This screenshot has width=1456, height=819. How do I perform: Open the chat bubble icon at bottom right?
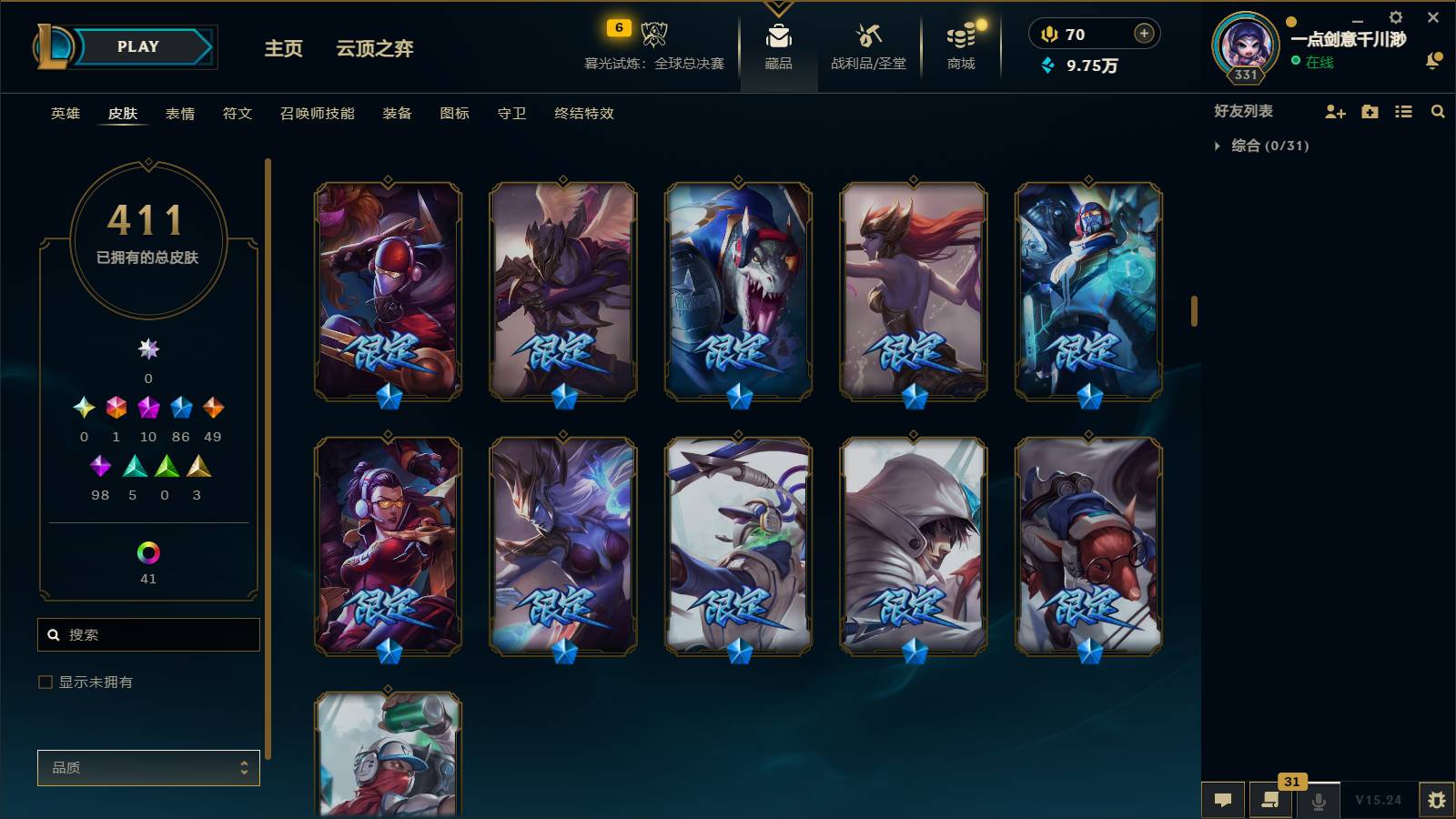pos(1223,800)
